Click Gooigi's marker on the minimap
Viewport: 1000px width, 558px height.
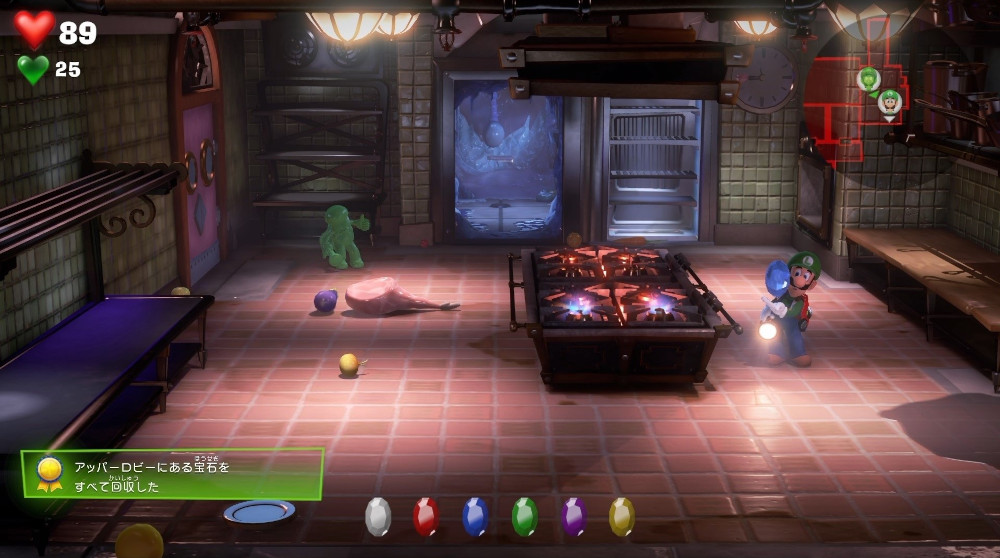pos(868,78)
